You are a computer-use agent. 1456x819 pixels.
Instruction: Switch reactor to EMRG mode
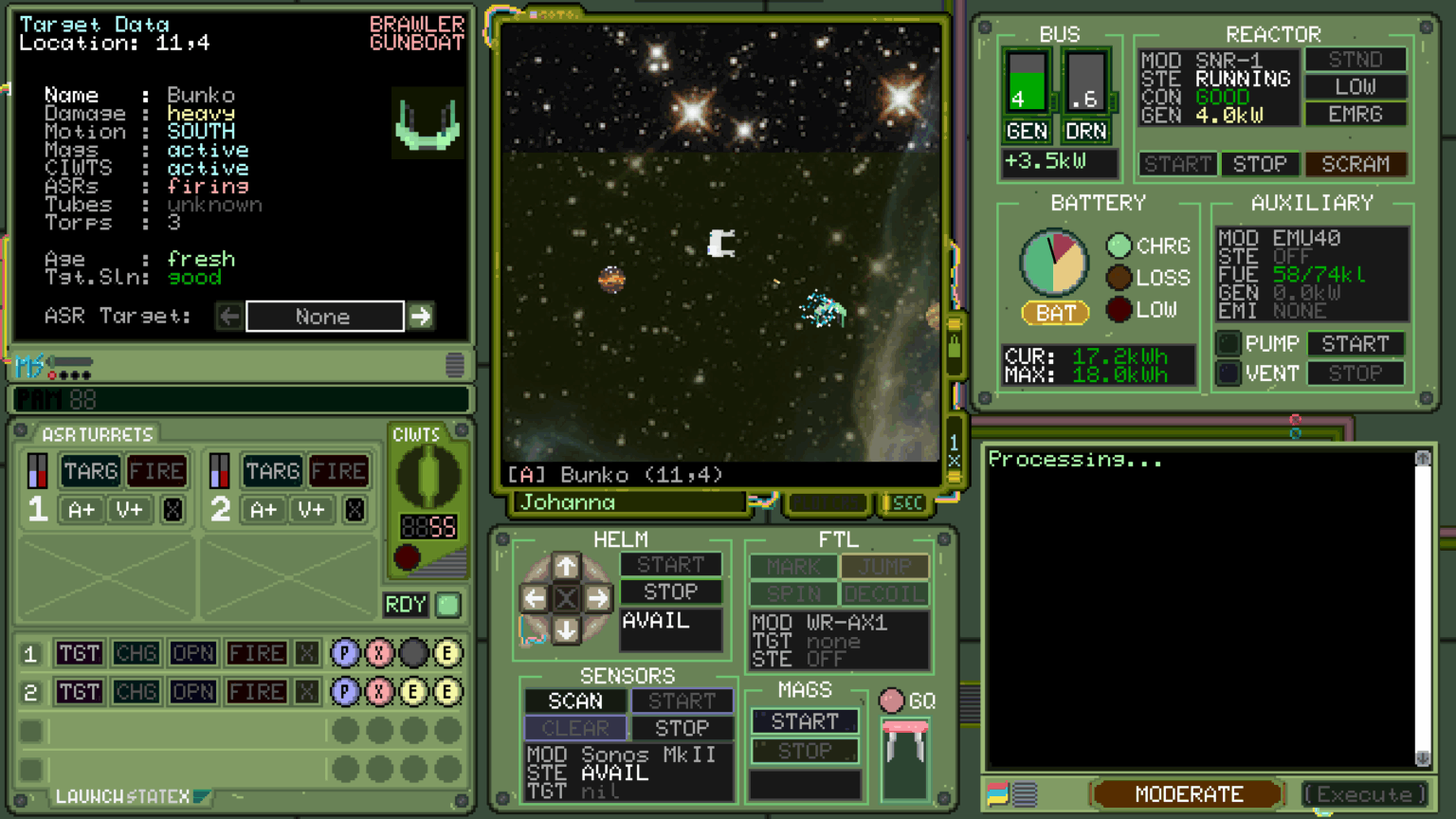(x=1356, y=114)
